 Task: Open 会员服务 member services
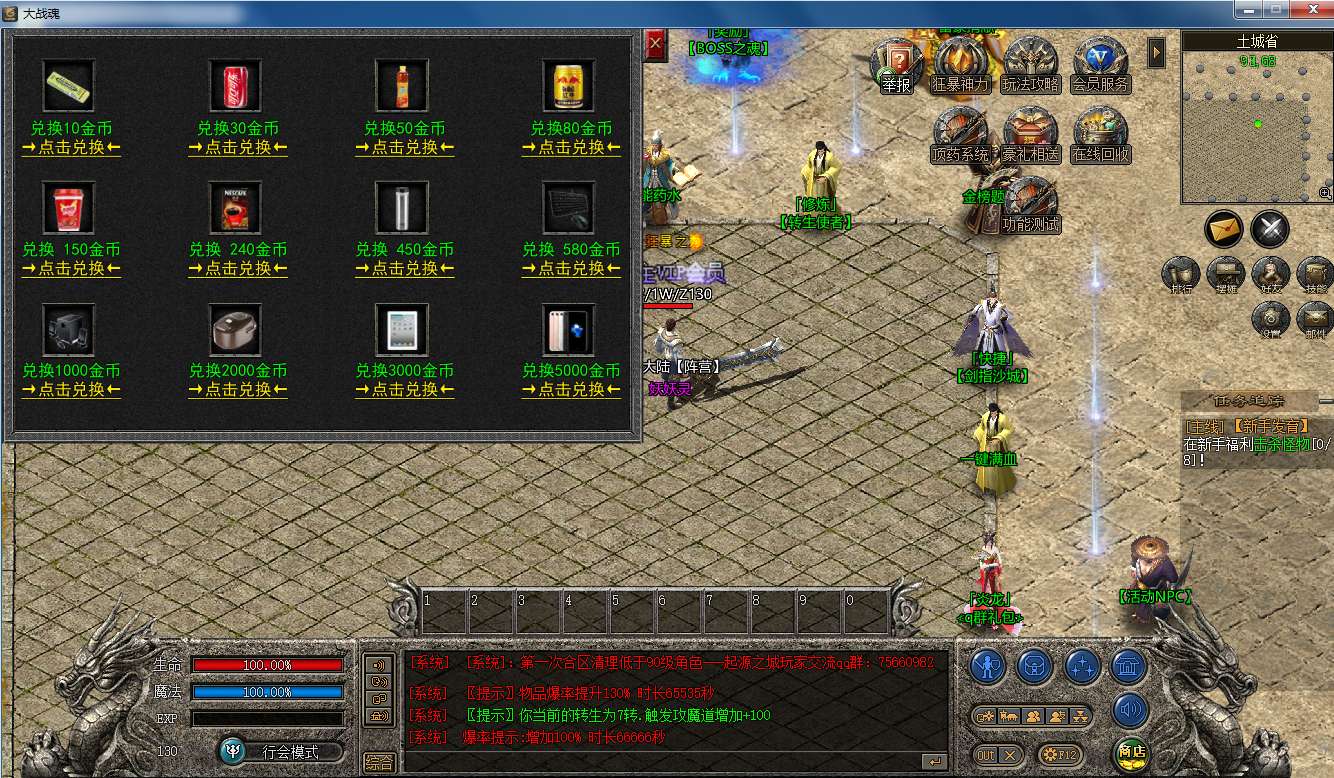1101,66
